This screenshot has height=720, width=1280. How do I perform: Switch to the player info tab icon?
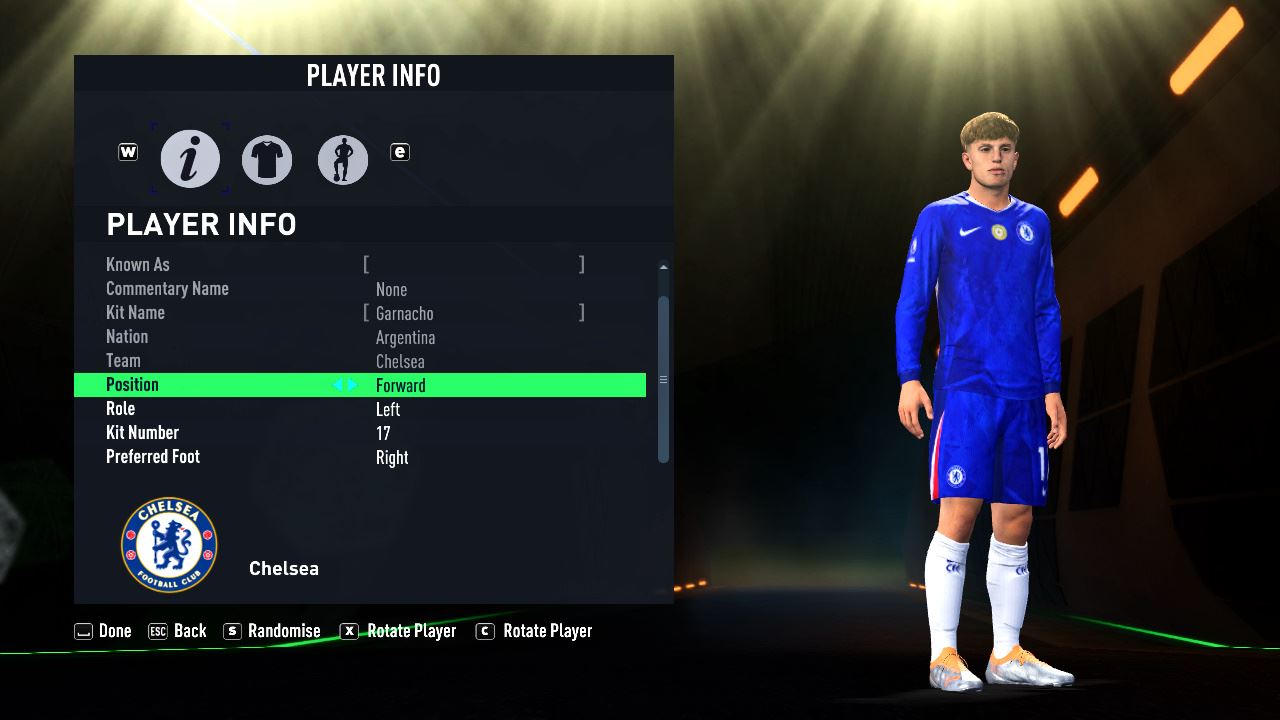pyautogui.click(x=190, y=159)
